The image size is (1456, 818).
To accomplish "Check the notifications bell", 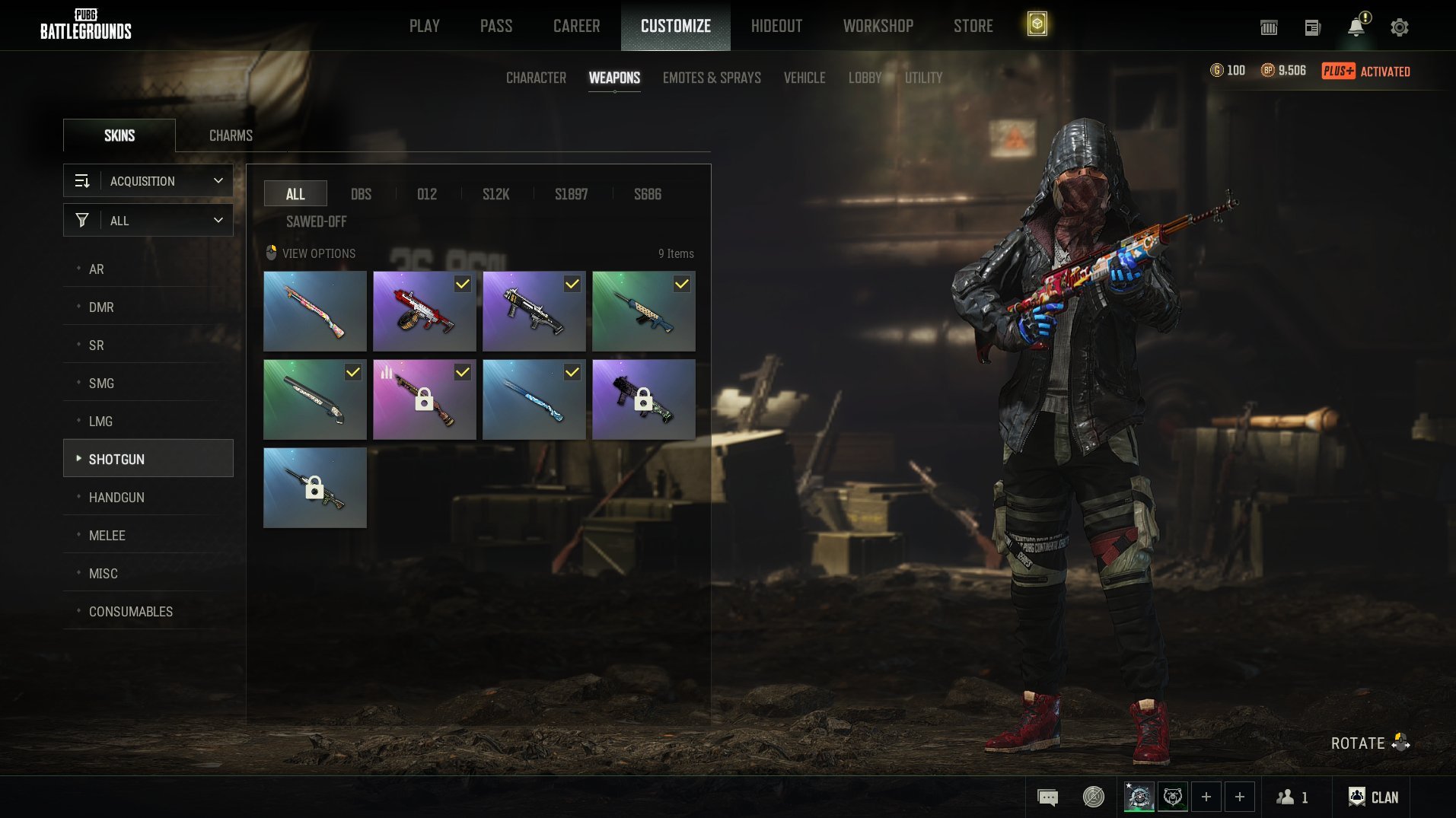I will pyautogui.click(x=1356, y=27).
